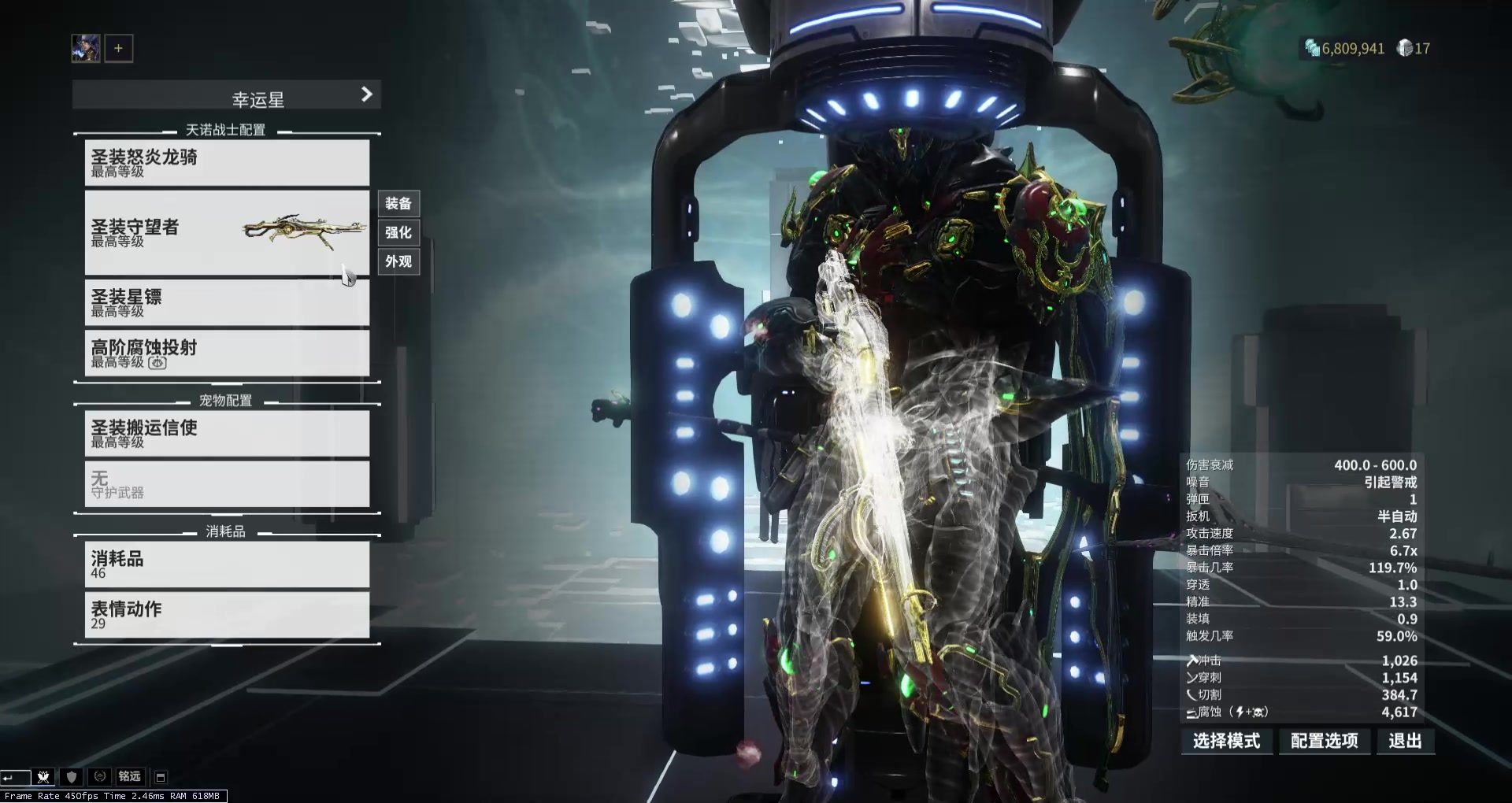Image resolution: width=1512 pixels, height=803 pixels.
Task: Select the 圣装怒炎龙骑 warframe slot
Action: [227, 163]
